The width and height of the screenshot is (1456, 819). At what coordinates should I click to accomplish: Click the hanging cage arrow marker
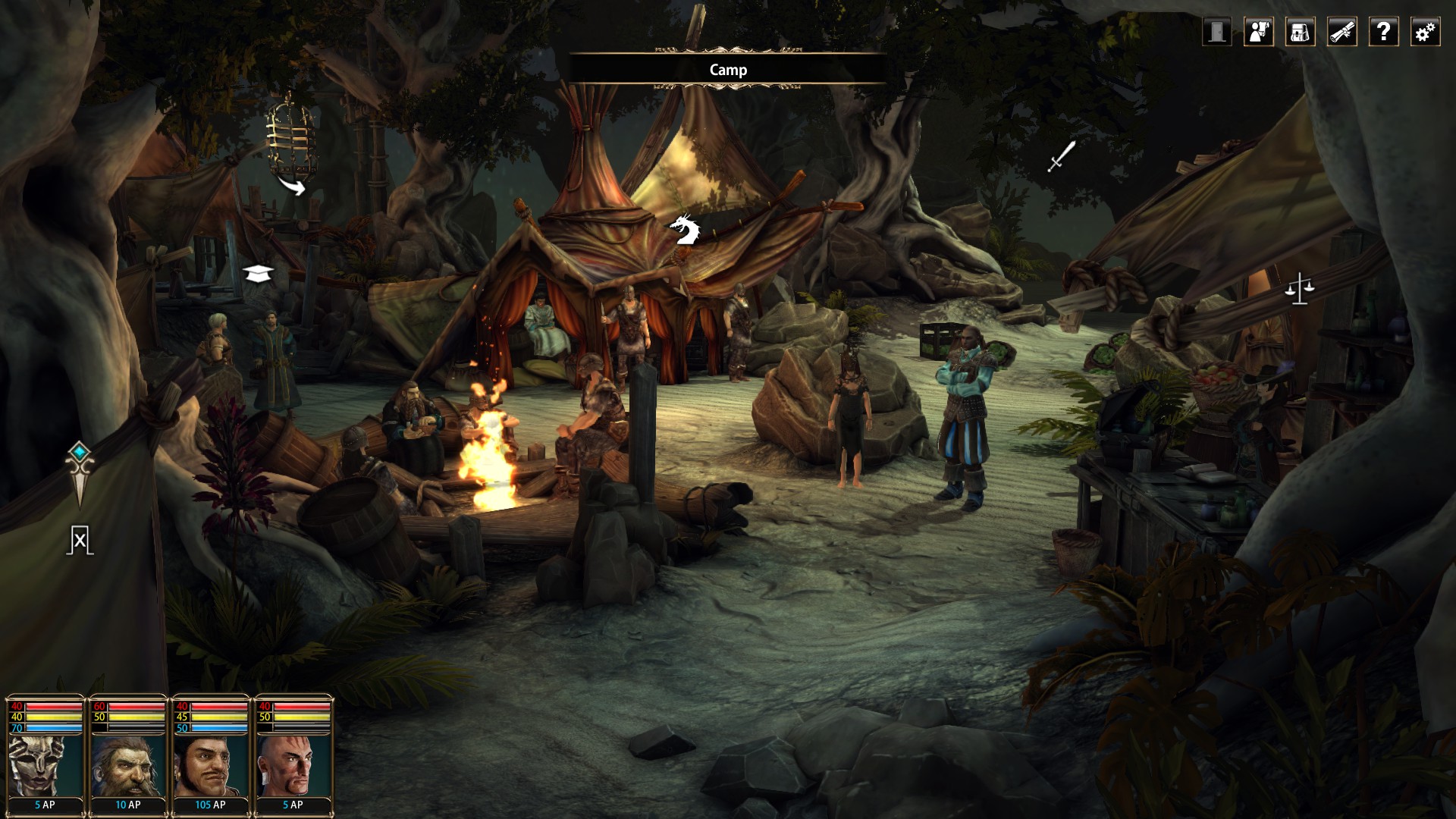click(292, 185)
